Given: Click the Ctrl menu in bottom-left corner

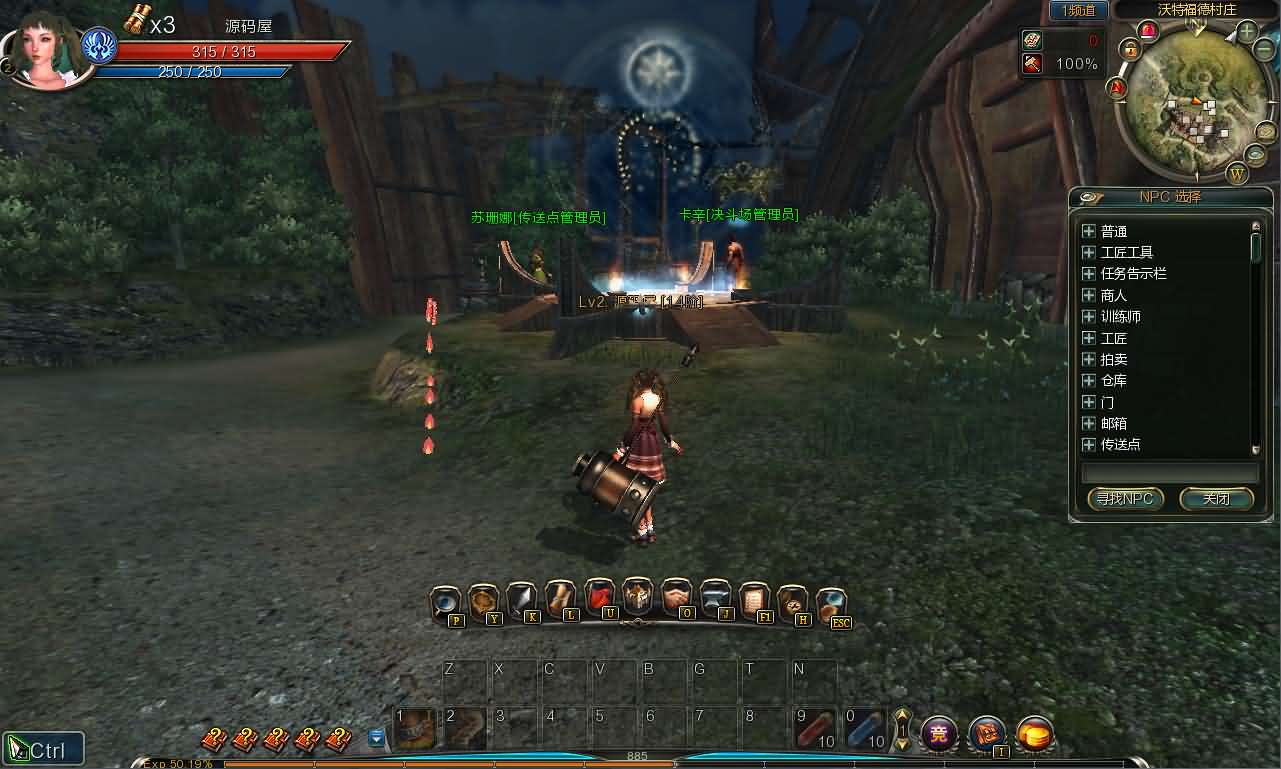Looking at the screenshot, I should click(45, 747).
